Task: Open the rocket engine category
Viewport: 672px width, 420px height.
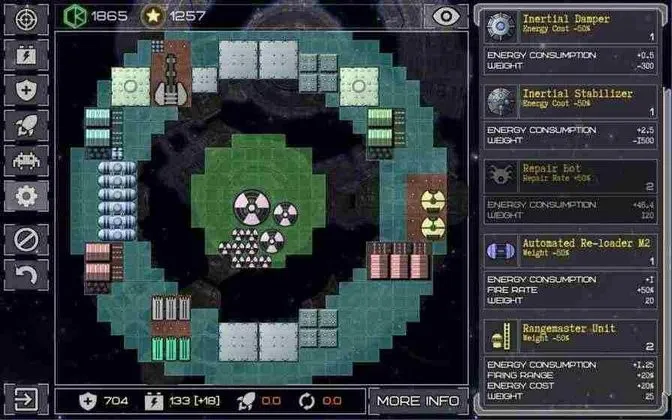Action: pos(26,126)
